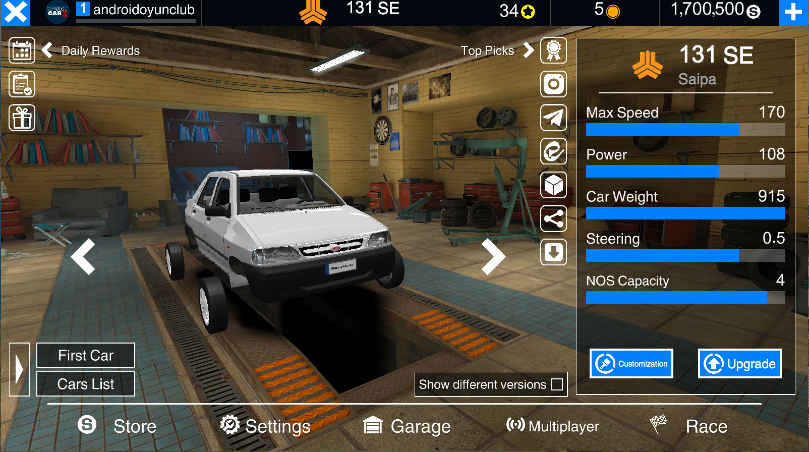Tap the share icon

tap(554, 219)
